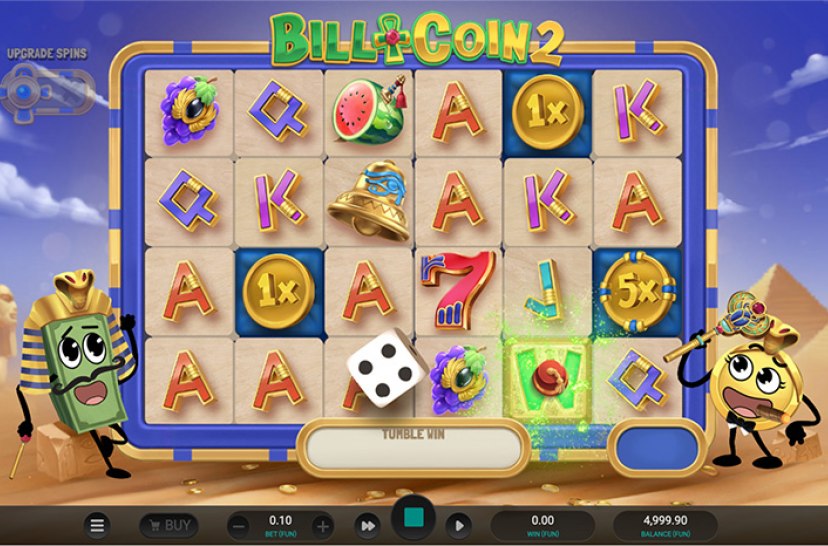
Task: Open the BUY feature shop
Action: [x=168, y=525]
